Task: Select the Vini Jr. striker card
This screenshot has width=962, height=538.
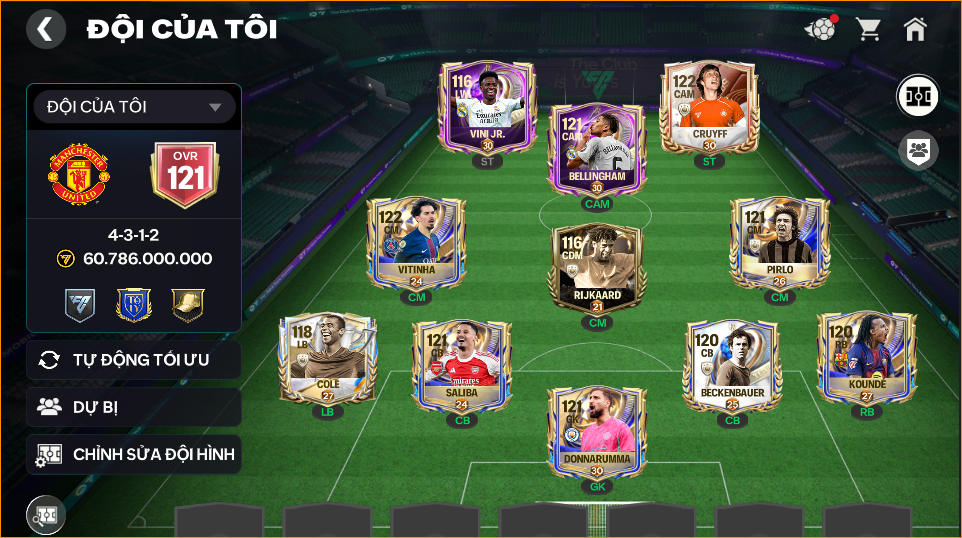Action: [488, 106]
